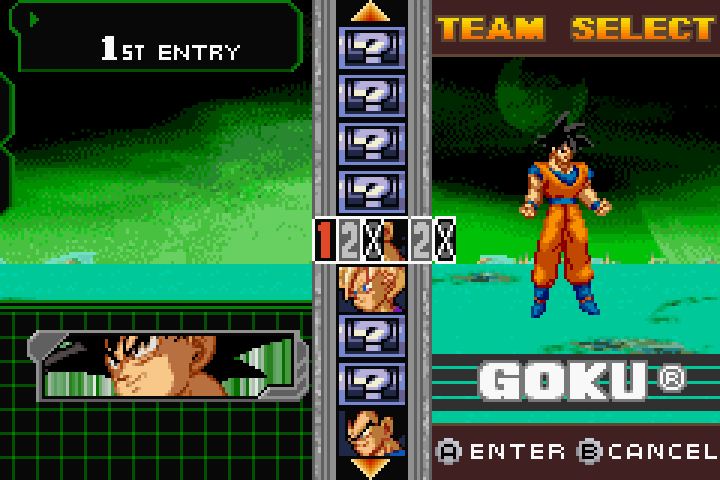Click the Goku face portrait panel
Screen dimensions: 720x480
pyautogui.click(x=168, y=364)
